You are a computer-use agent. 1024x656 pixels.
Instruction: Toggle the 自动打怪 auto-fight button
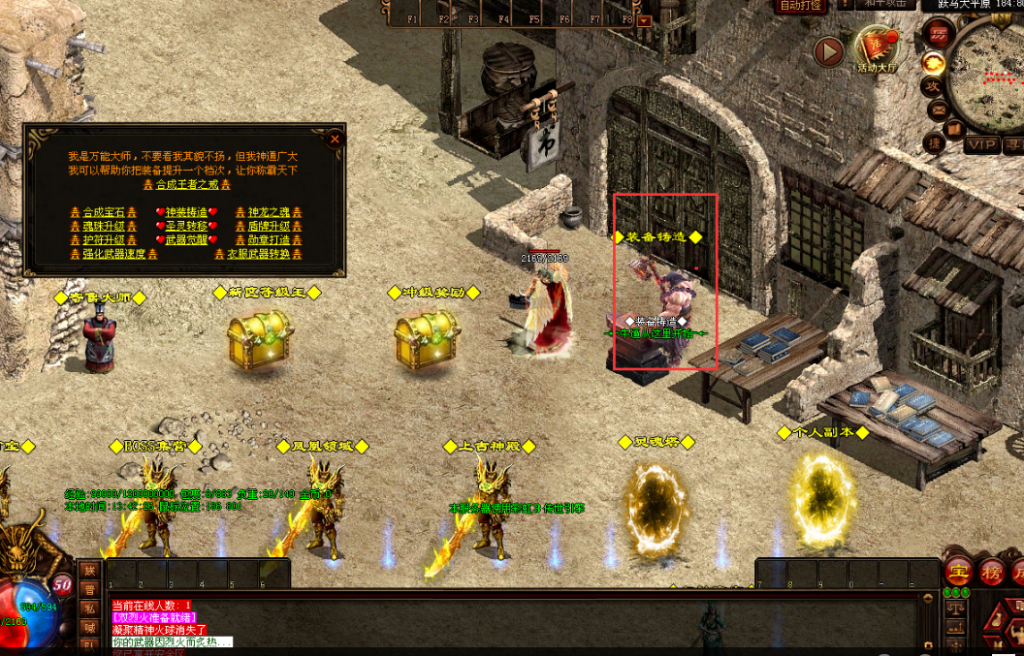pos(800,5)
